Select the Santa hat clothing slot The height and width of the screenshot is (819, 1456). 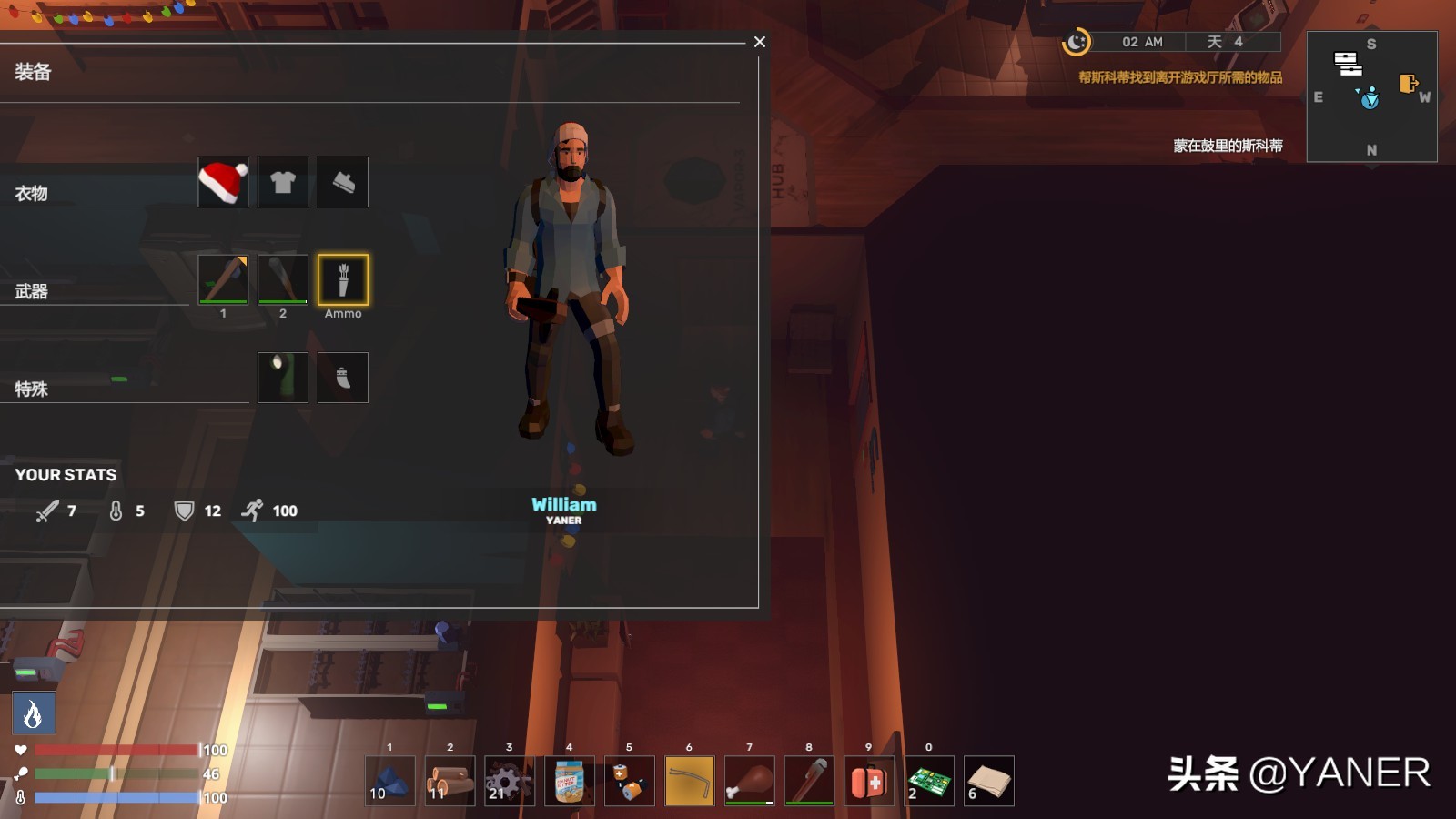tap(223, 182)
